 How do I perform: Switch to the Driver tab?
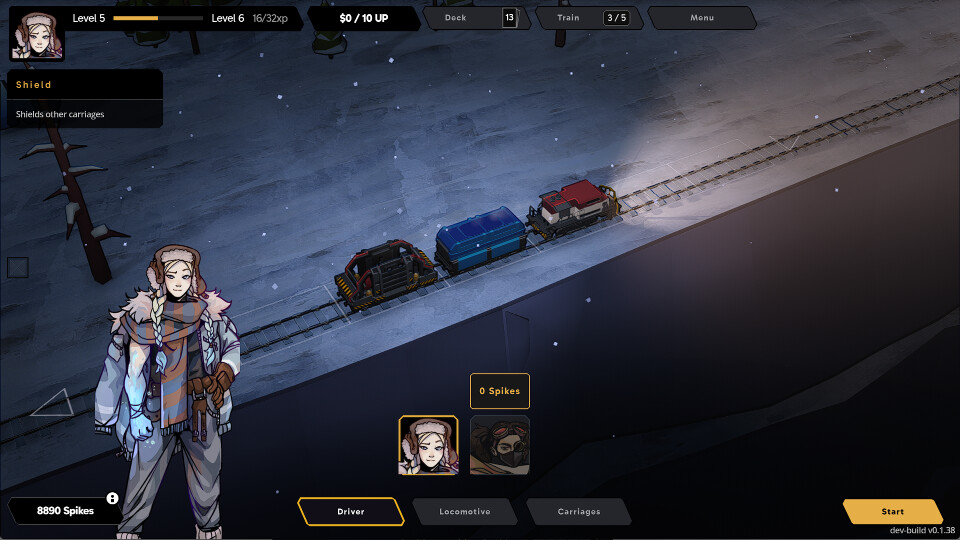pos(351,511)
